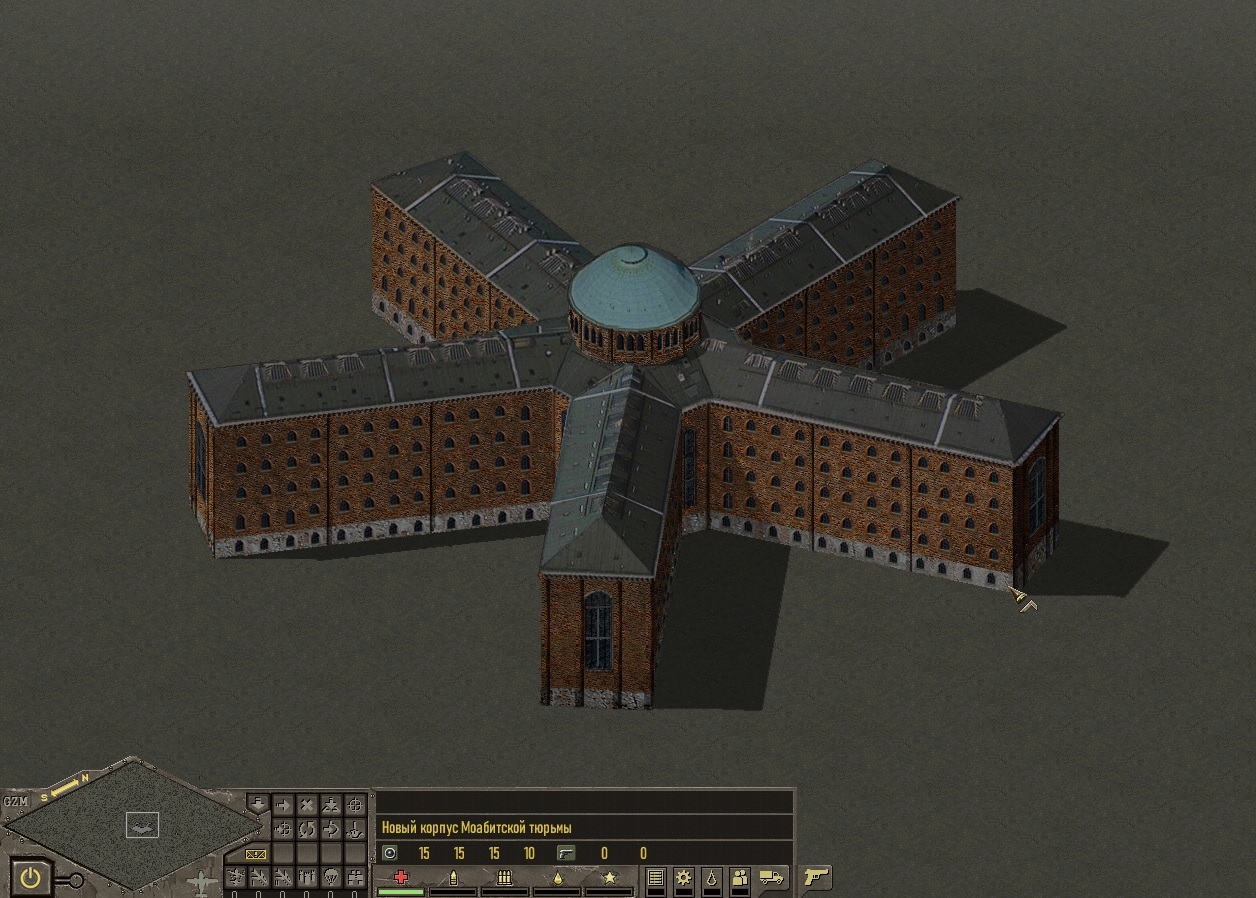This screenshot has width=1256, height=898.
Task: Select the droplet icon button
Action: click(711, 878)
